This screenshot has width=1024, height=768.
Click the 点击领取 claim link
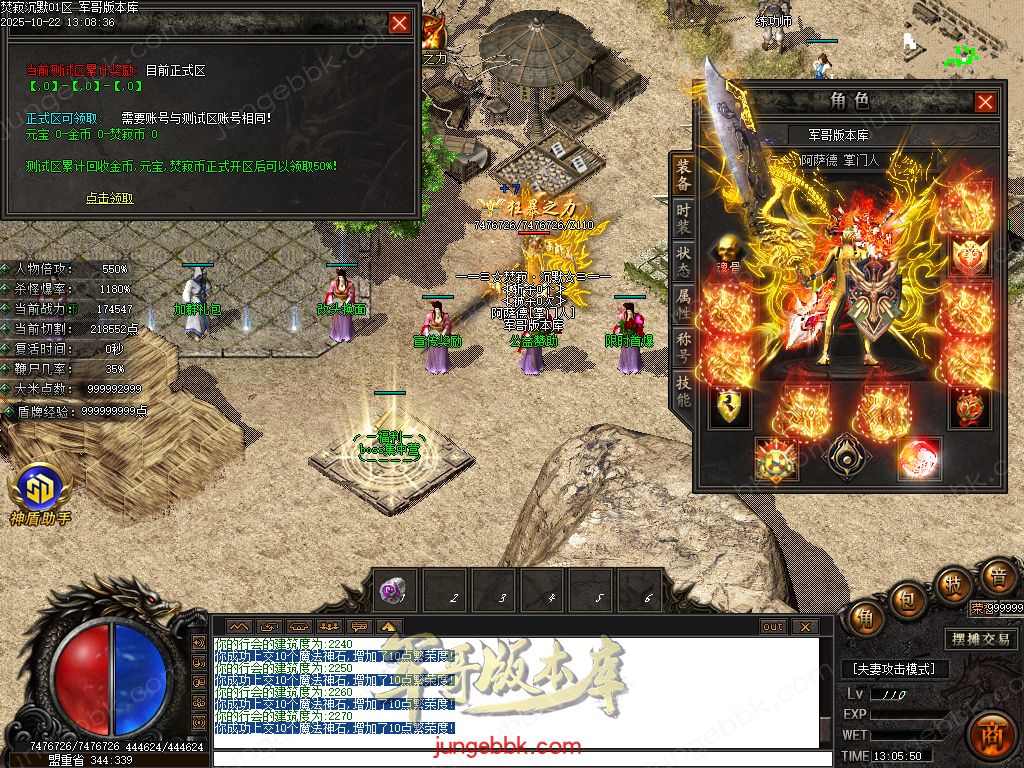(x=109, y=198)
